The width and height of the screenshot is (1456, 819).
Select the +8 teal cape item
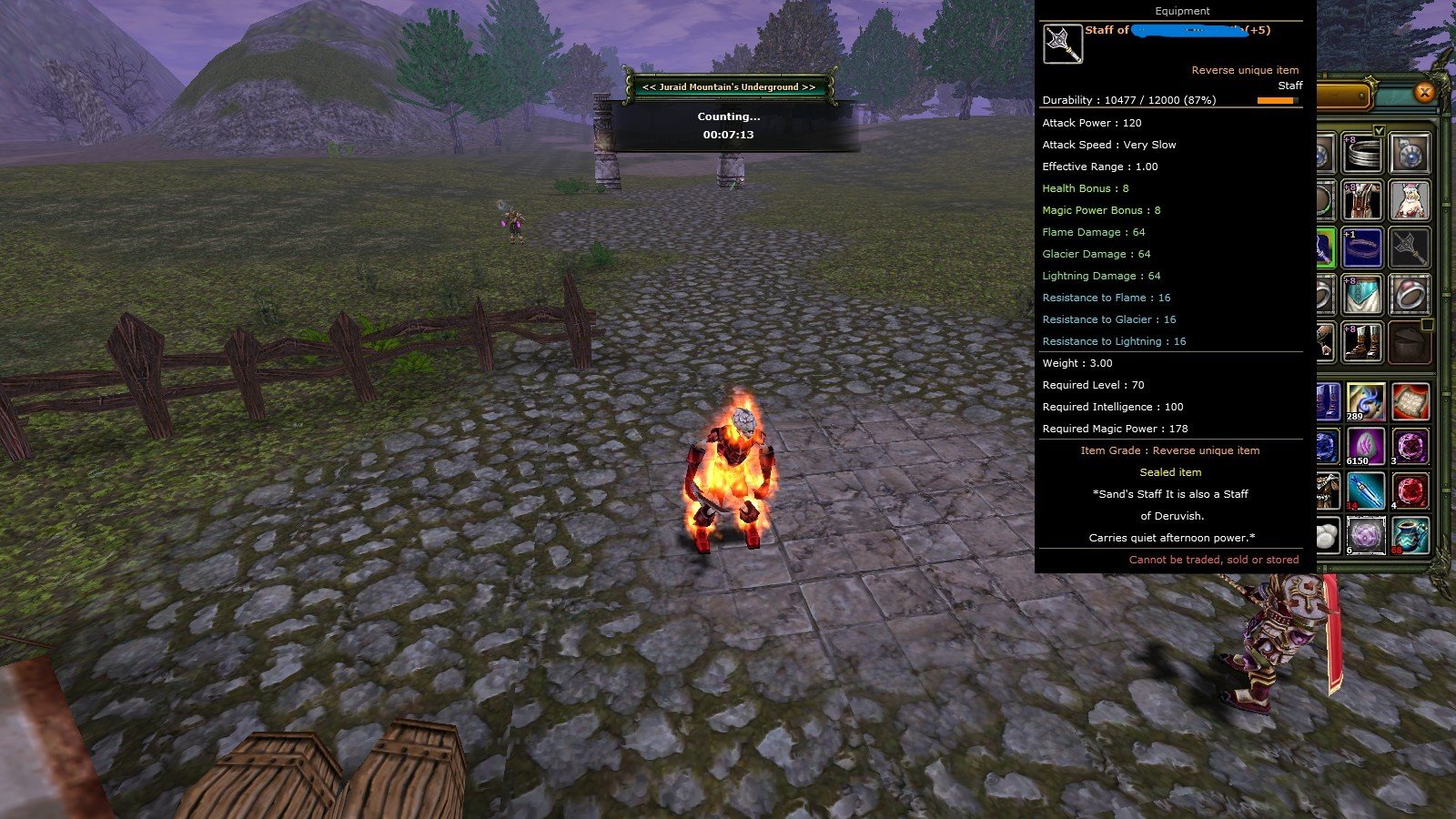(1363, 294)
